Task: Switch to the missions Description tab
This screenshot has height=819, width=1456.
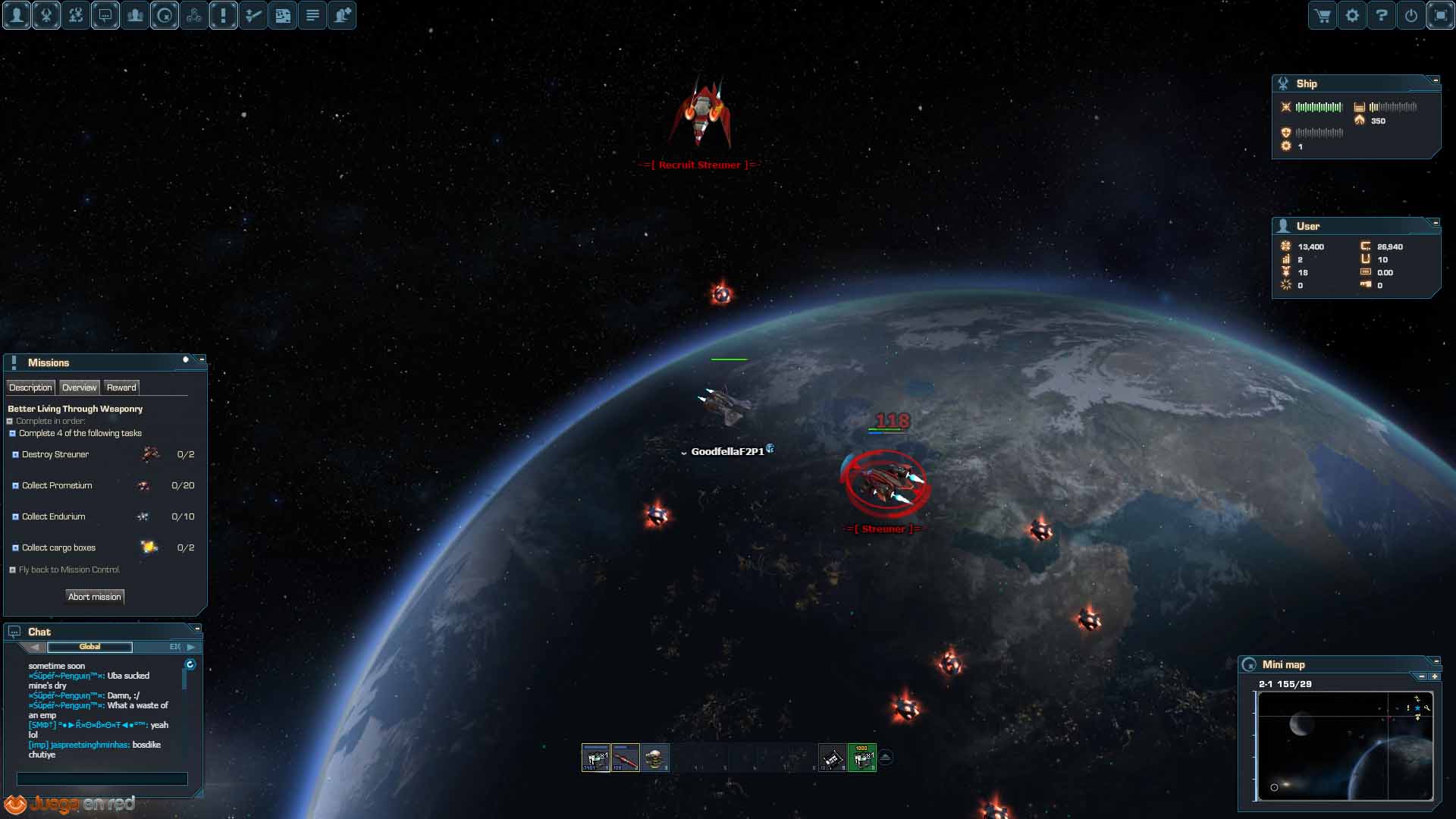Action: [30, 388]
